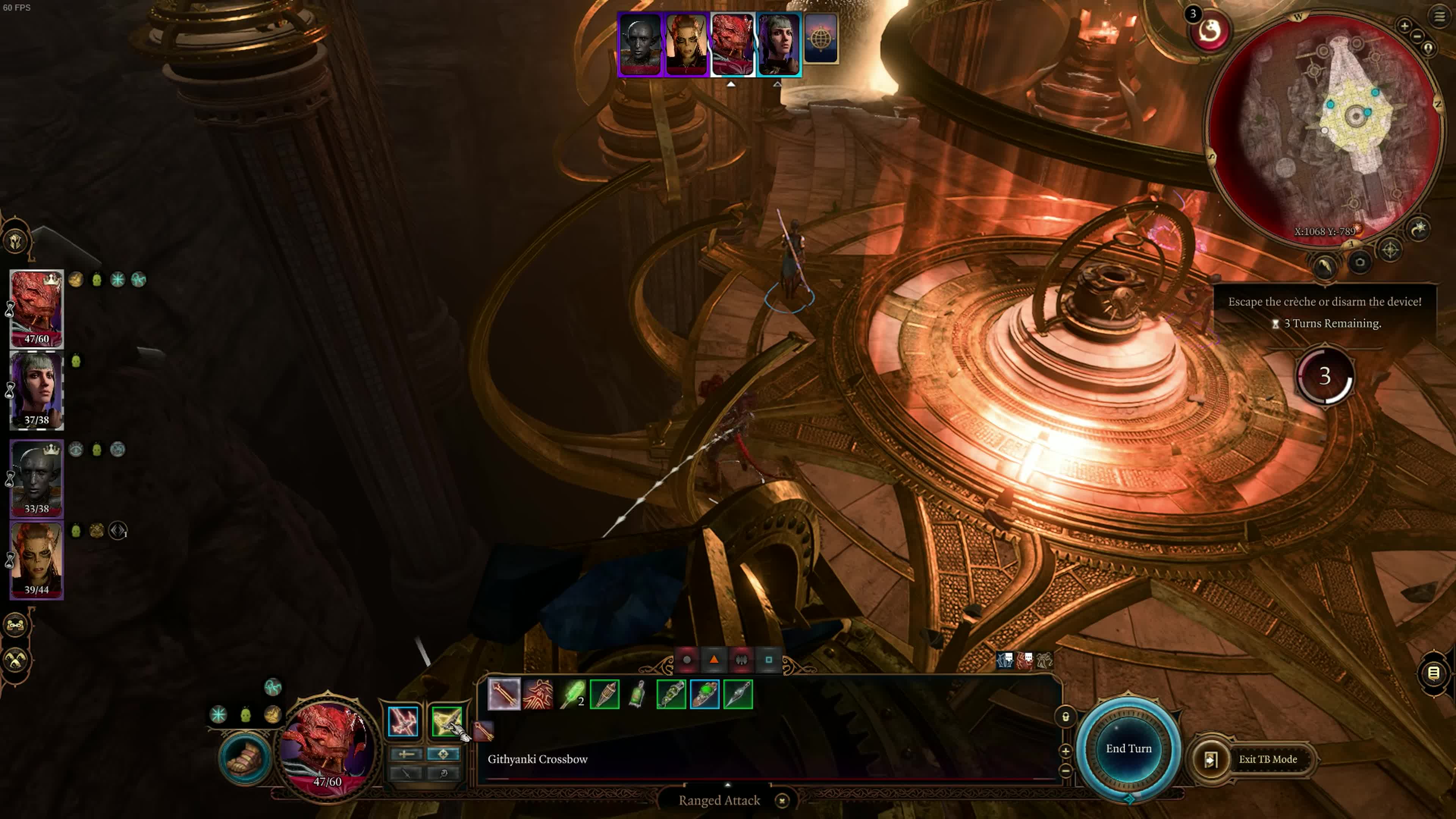
Task: Open the combat log panel
Action: click(x=1433, y=673)
